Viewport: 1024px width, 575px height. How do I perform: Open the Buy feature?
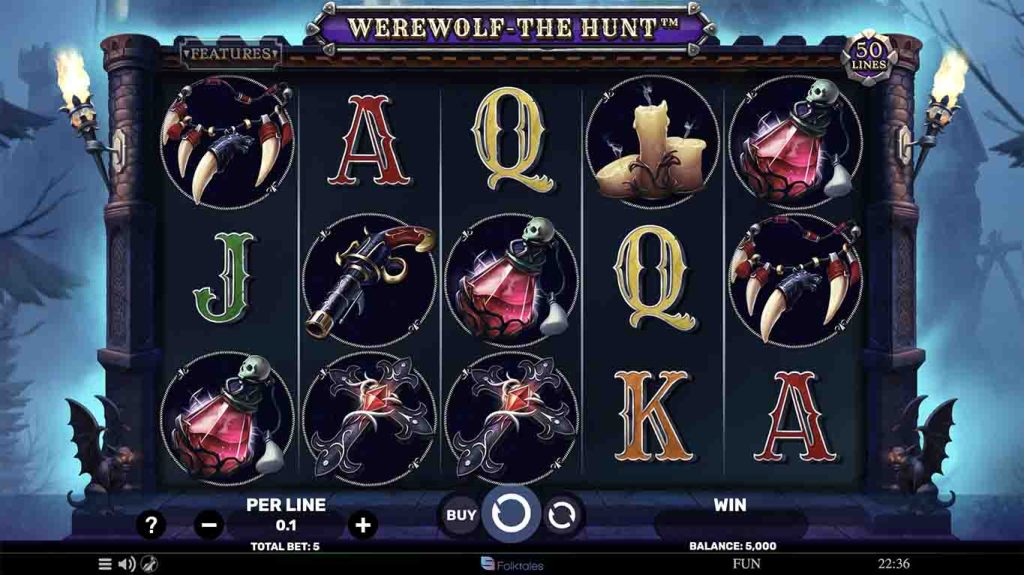[460, 515]
